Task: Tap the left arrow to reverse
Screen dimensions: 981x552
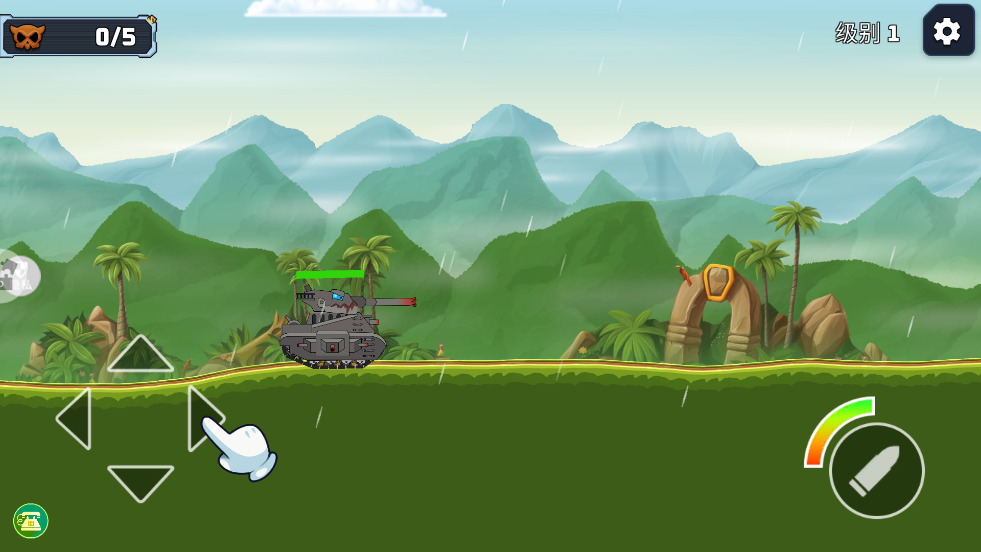Action: point(76,418)
